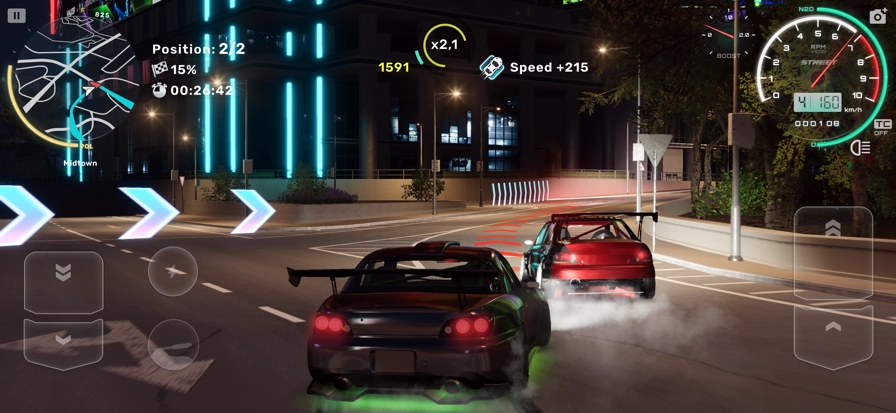Pause the race with the pause button
Image resolution: width=896 pixels, height=413 pixels.
18,16
